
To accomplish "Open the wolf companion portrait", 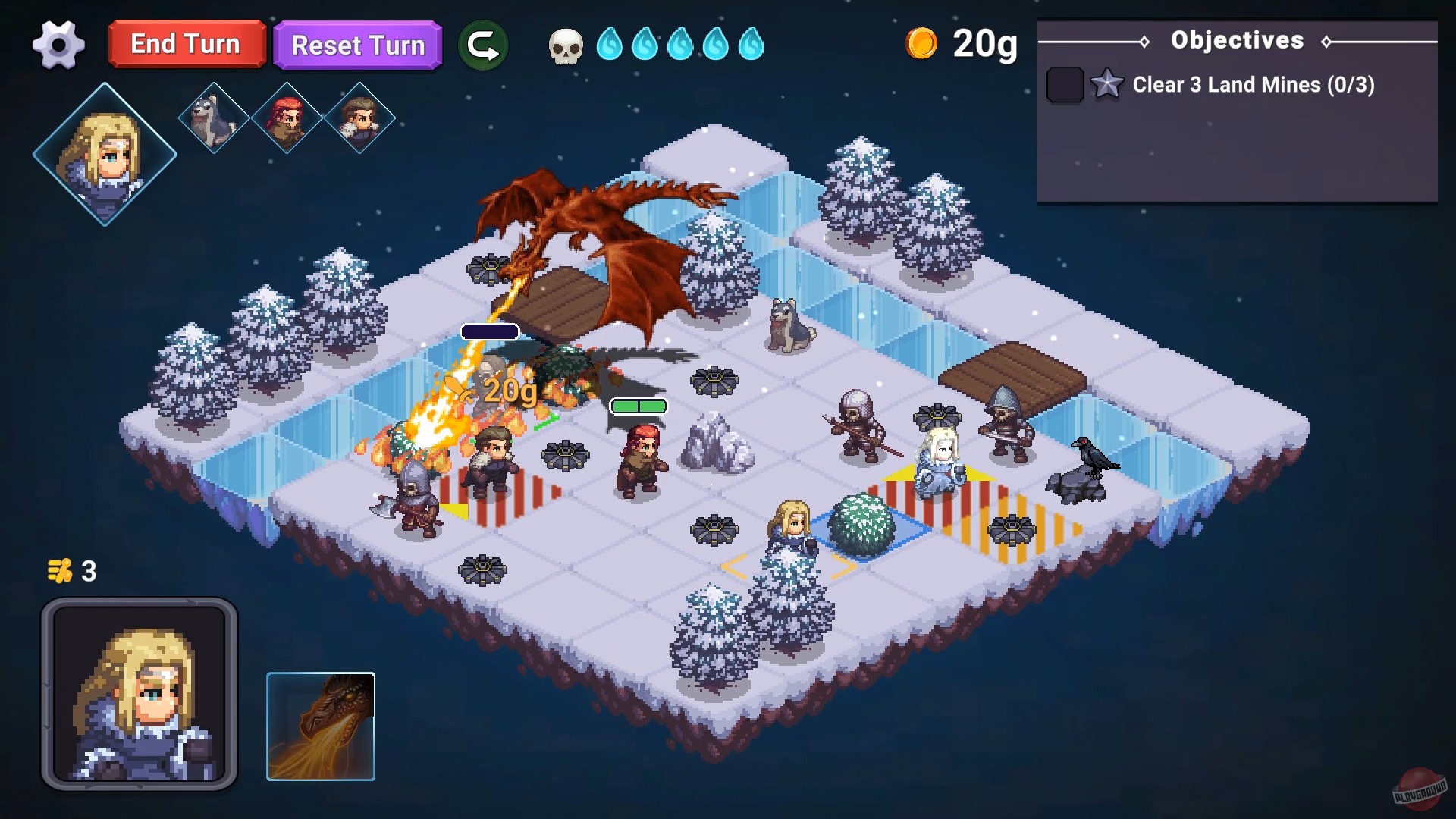I will 213,118.
